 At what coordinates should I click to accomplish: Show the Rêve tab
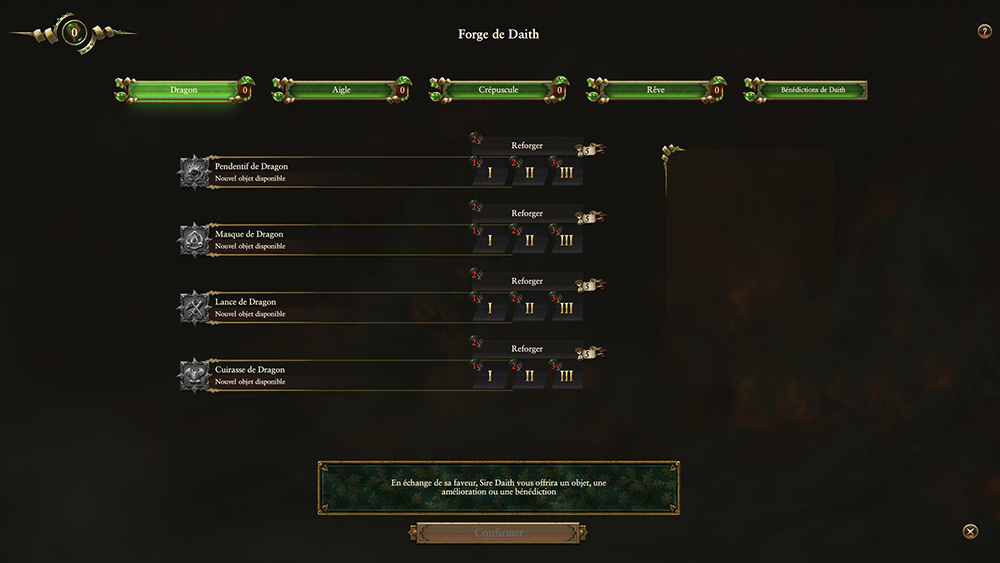click(x=655, y=90)
